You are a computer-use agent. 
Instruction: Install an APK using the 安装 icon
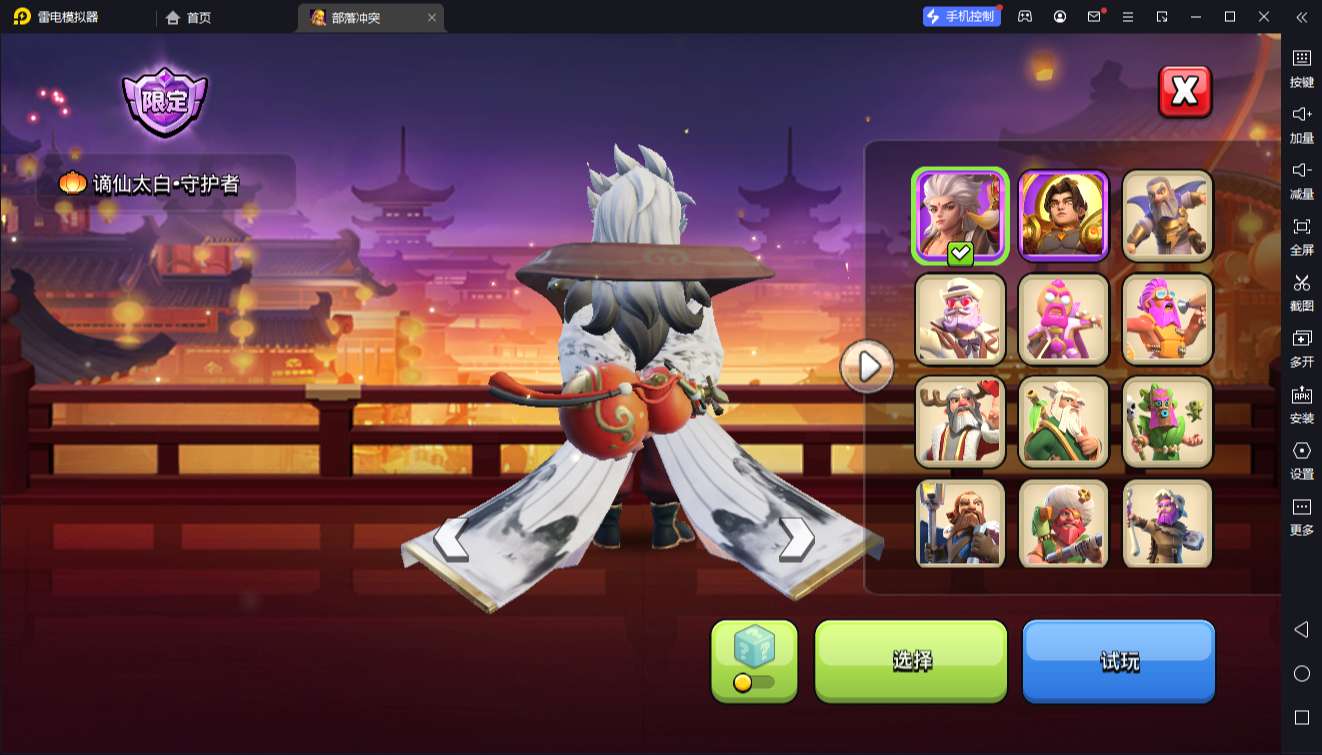[1301, 405]
